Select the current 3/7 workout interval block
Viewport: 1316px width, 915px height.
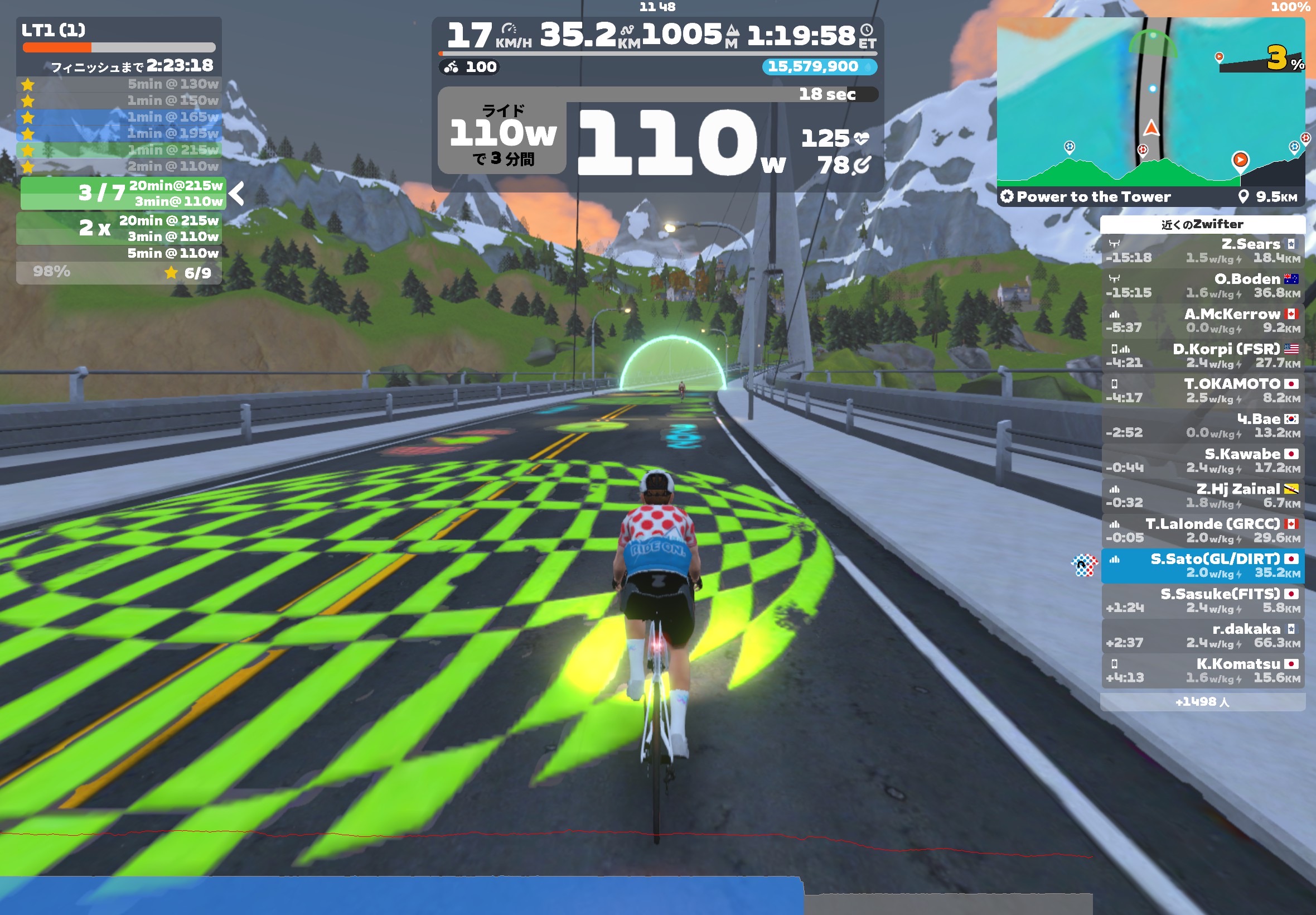coord(123,193)
